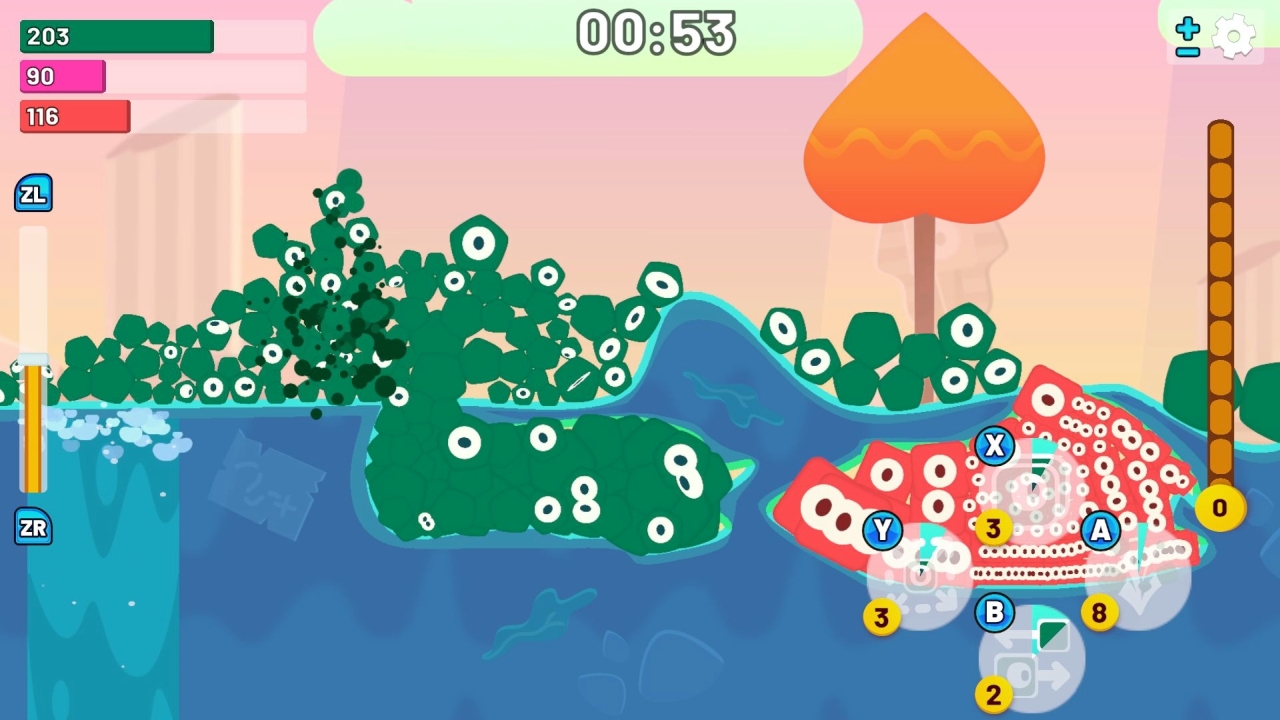Select the green health bar showing 203
This screenshot has width=1280, height=720.
tap(115, 37)
